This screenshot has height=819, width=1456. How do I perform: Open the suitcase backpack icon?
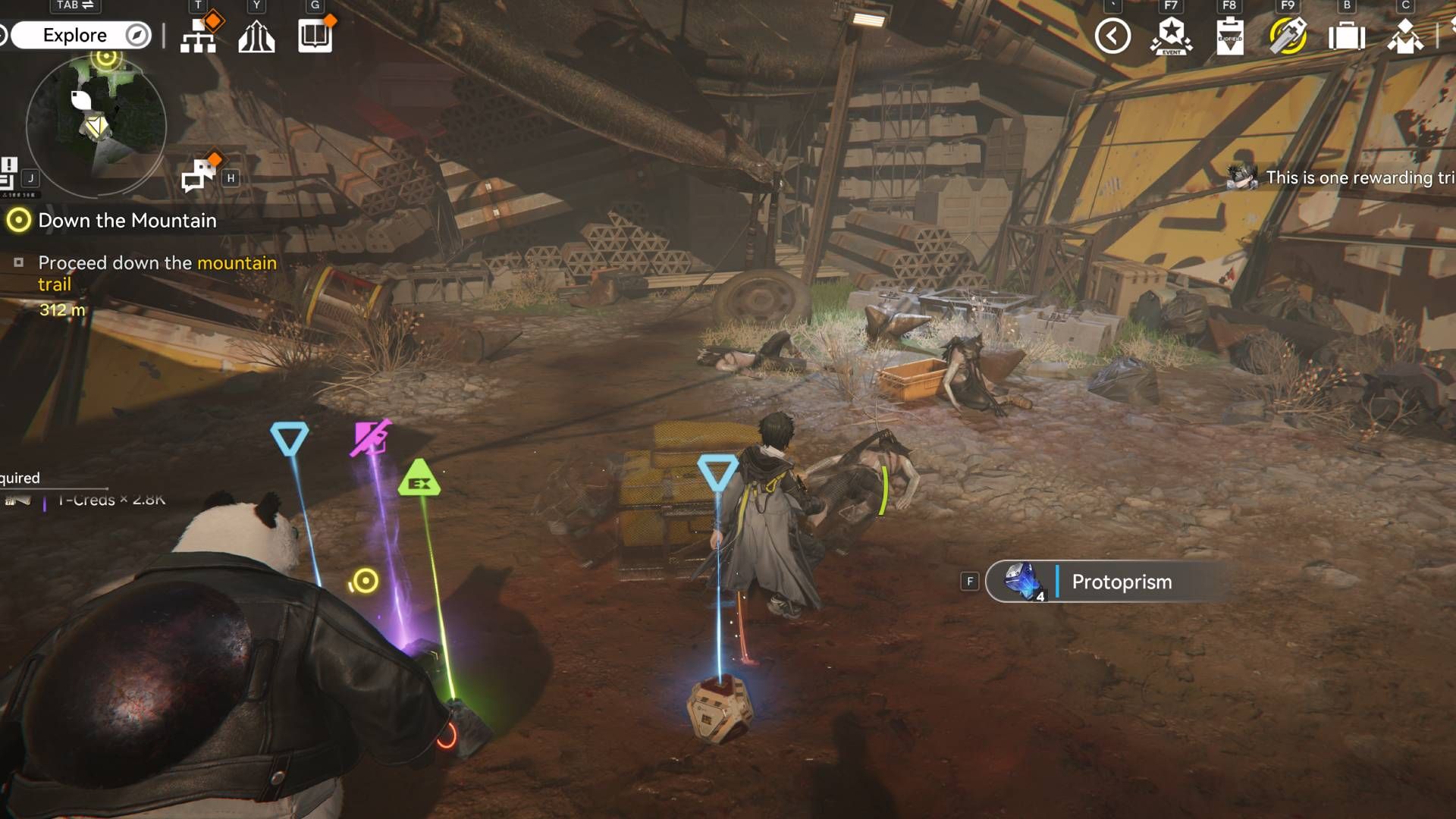pyautogui.click(x=1347, y=36)
